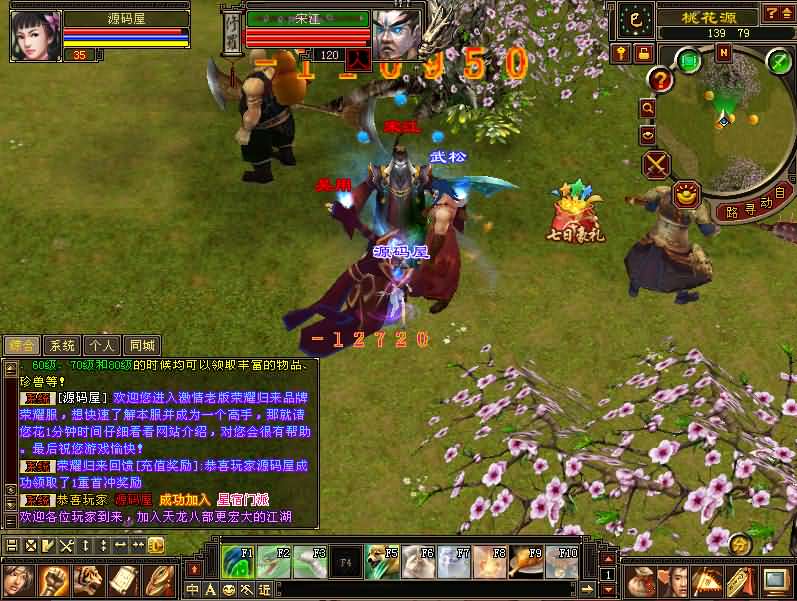Select the tiger head icon
This screenshot has width=797, height=601.
88,580
